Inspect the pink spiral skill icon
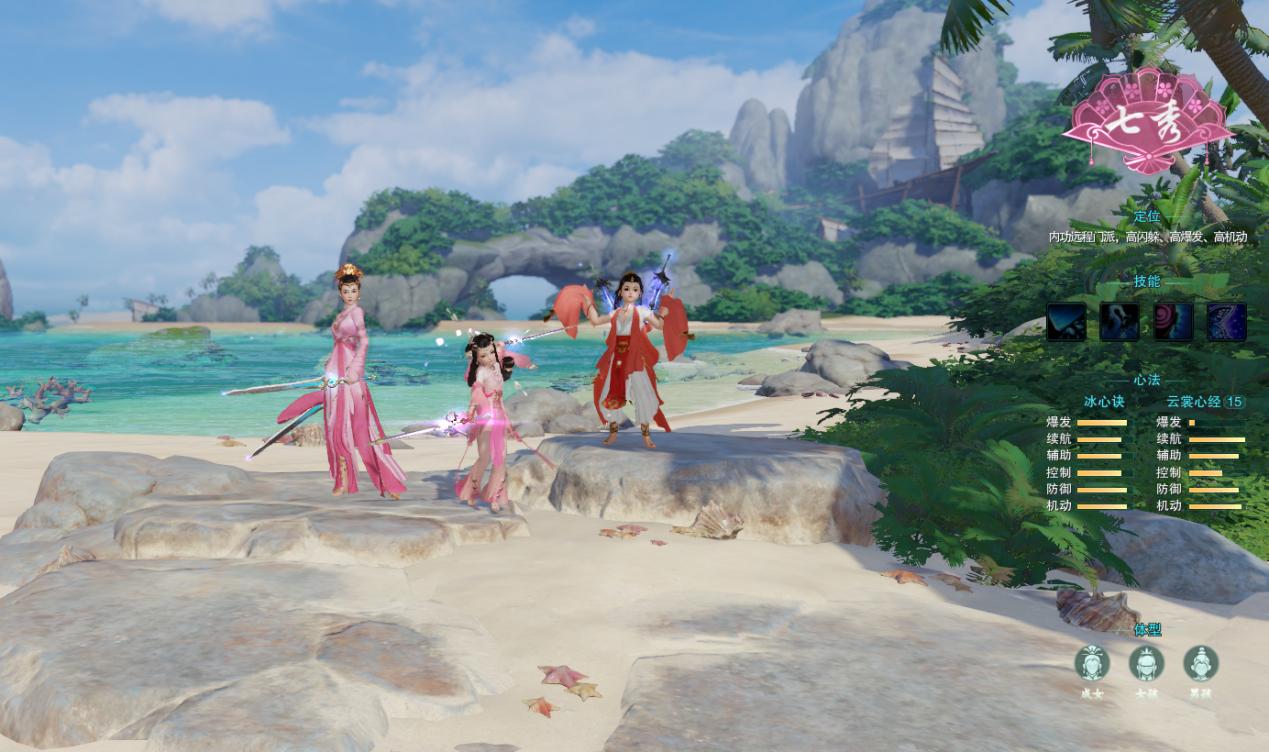This screenshot has width=1269, height=752. 1173,322
